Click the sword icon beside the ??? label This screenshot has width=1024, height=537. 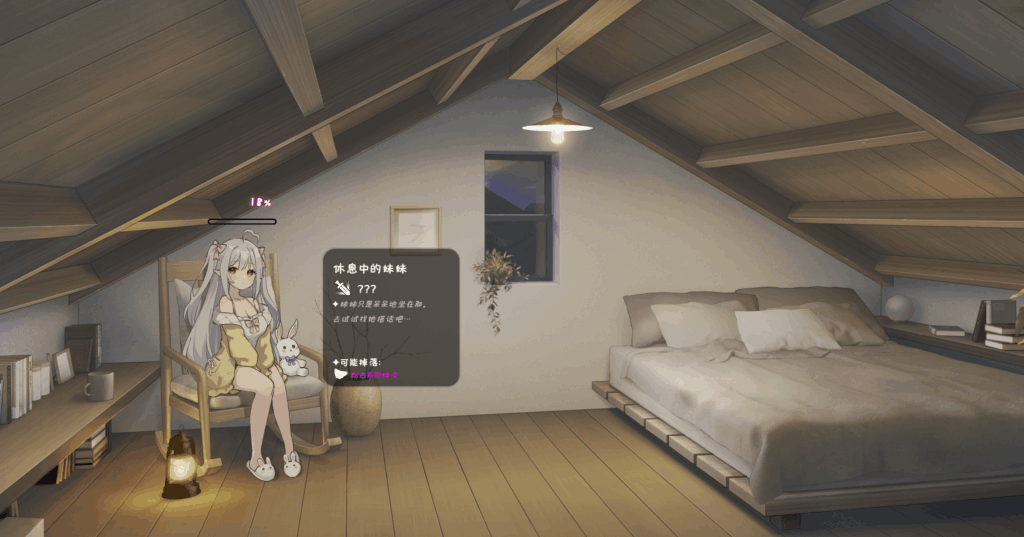click(343, 288)
